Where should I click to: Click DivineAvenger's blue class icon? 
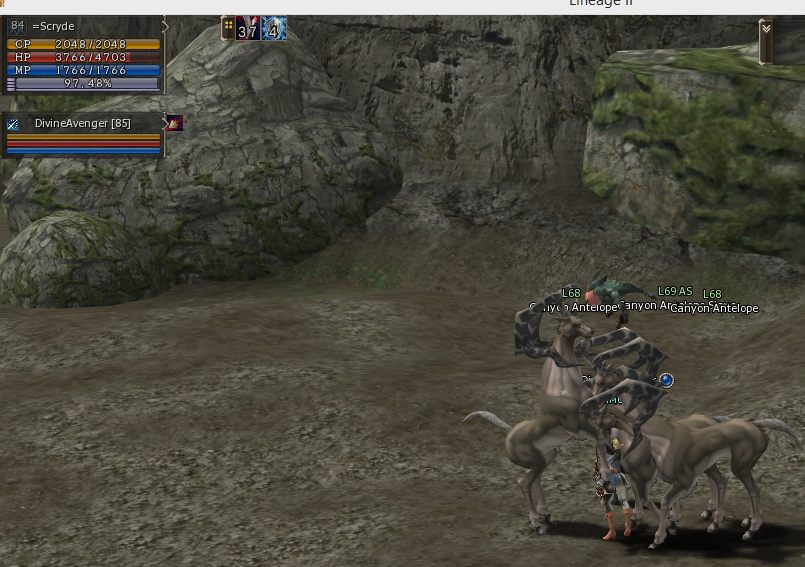[x=13, y=124]
